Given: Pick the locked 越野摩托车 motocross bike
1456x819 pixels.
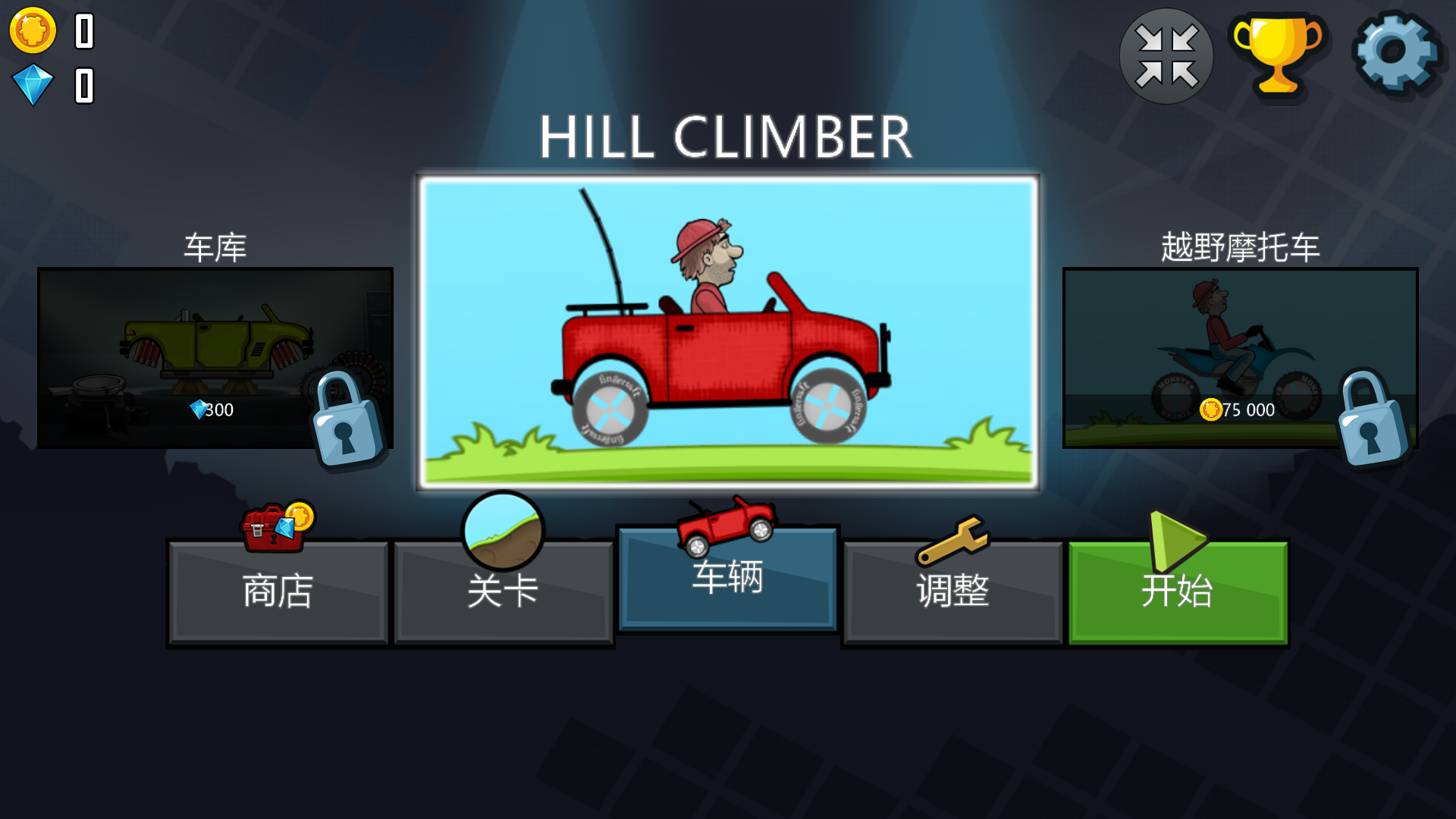Looking at the screenshot, I should [1240, 357].
